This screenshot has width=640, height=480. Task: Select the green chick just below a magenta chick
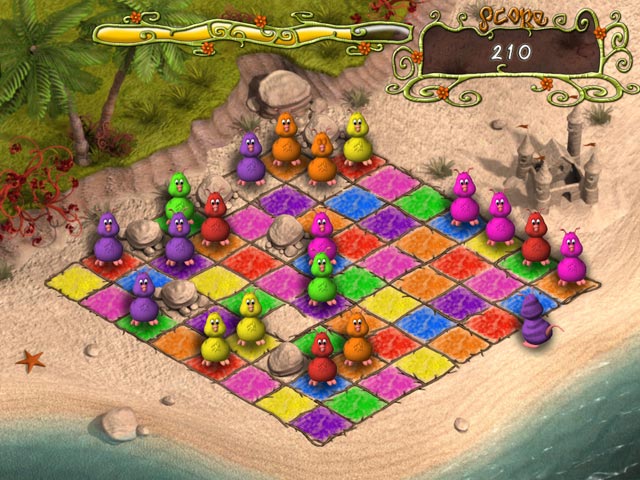321,277
